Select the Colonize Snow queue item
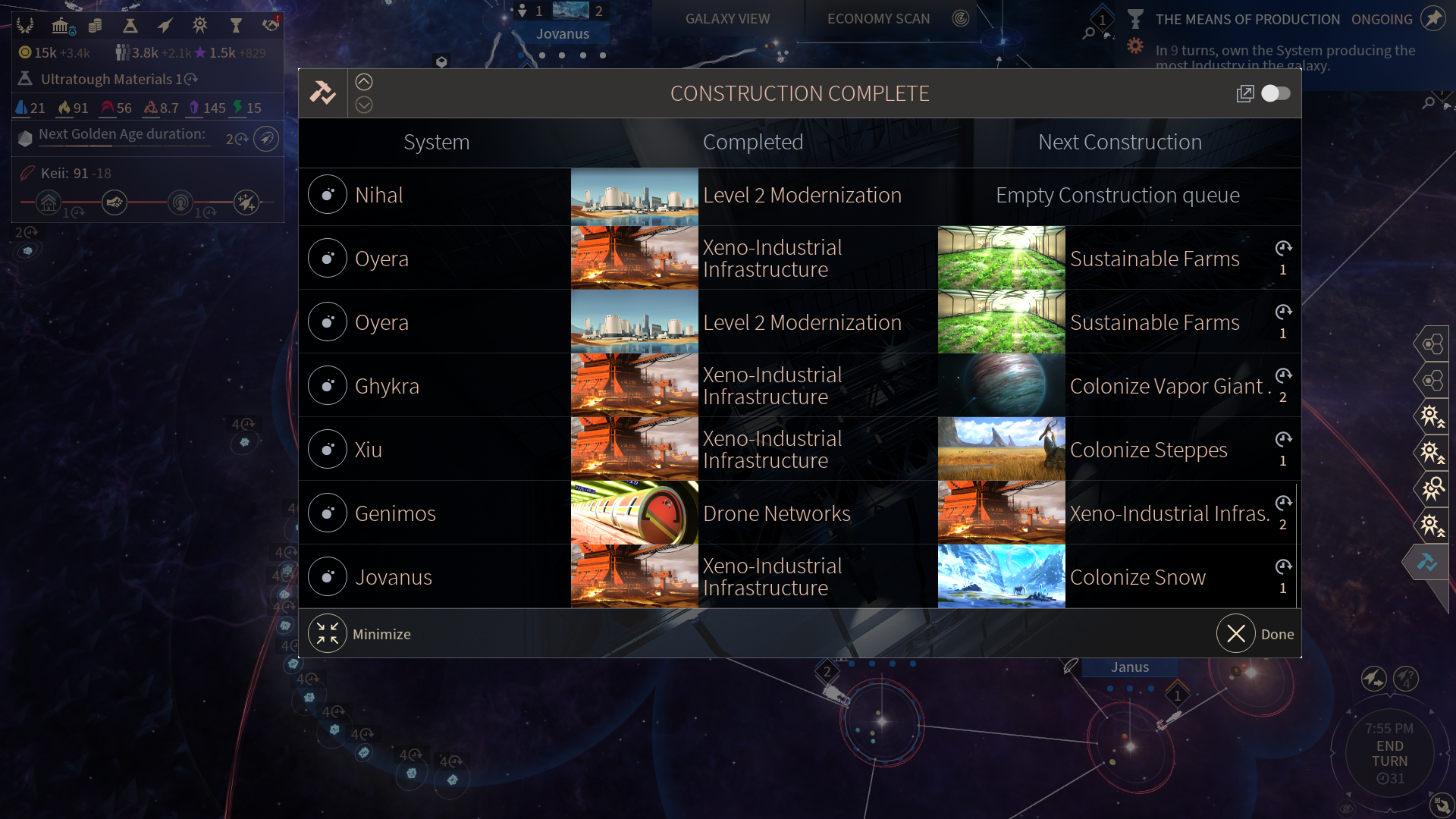Image resolution: width=1456 pixels, height=819 pixels. (x=1137, y=577)
